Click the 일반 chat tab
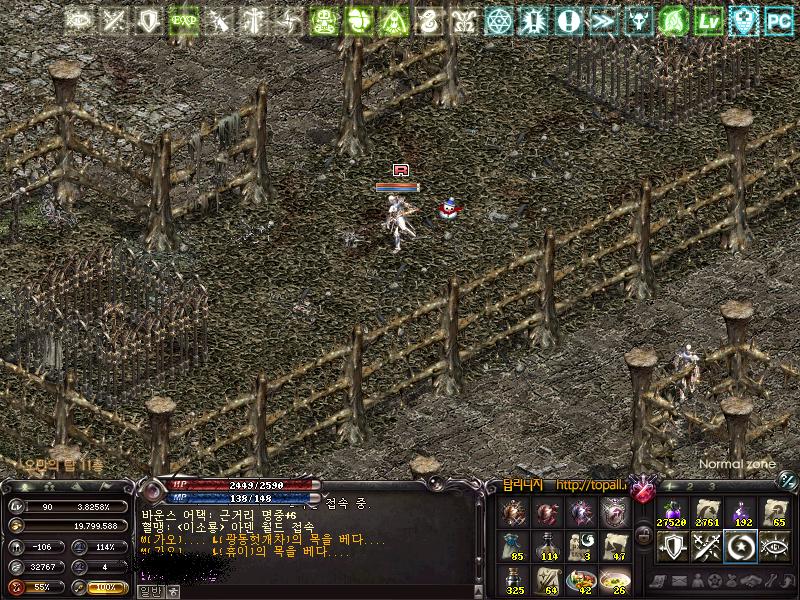This screenshot has height=600, width=800. point(149,591)
